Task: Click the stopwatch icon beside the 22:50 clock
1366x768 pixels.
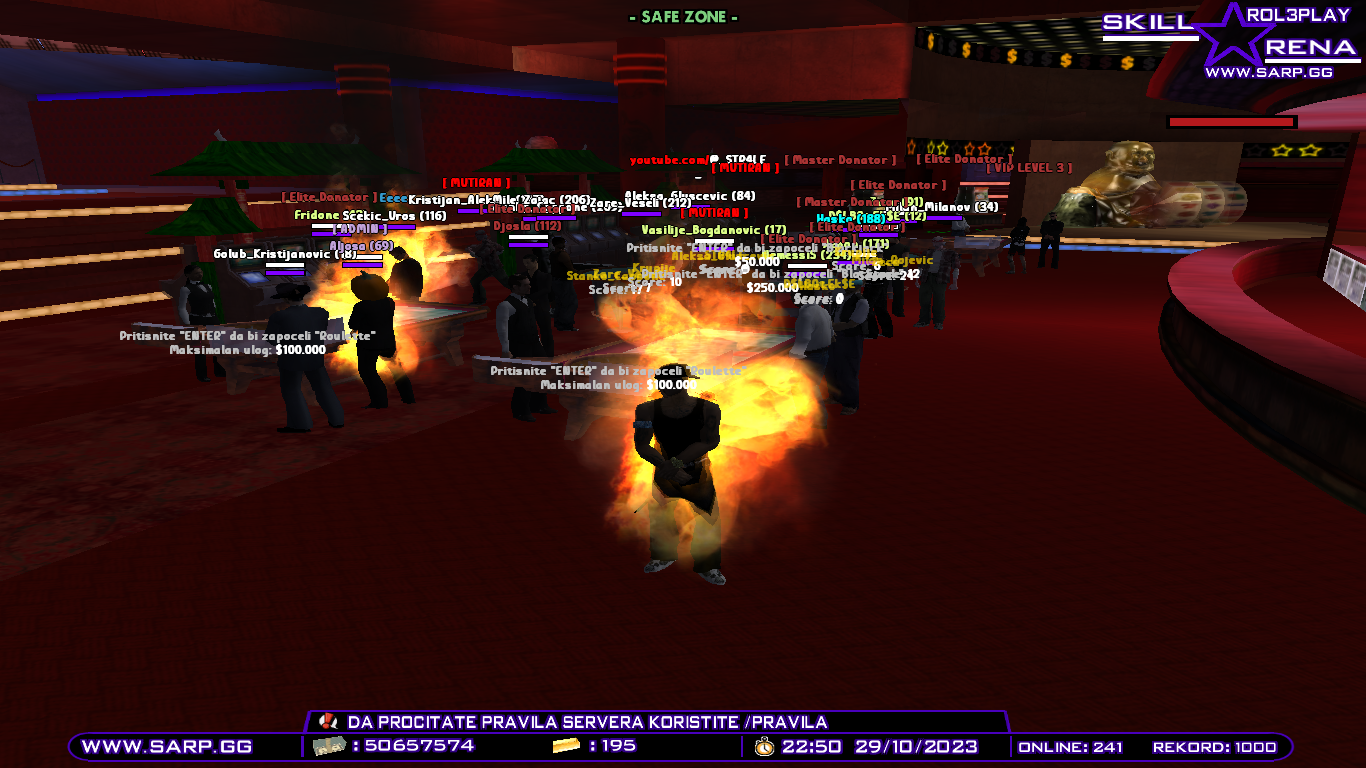Action: (763, 745)
